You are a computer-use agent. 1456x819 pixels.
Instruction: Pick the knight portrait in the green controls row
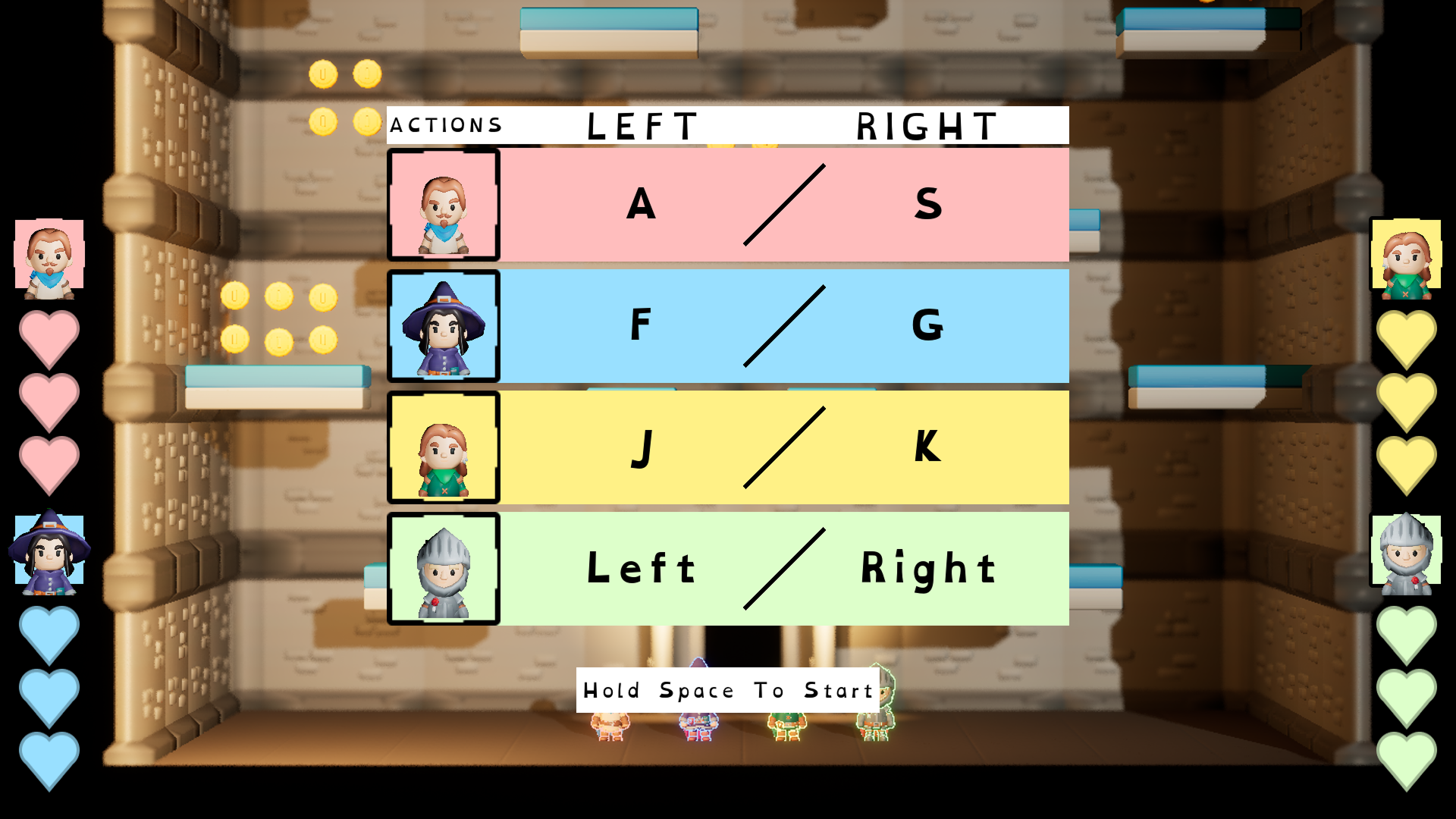[x=444, y=570]
